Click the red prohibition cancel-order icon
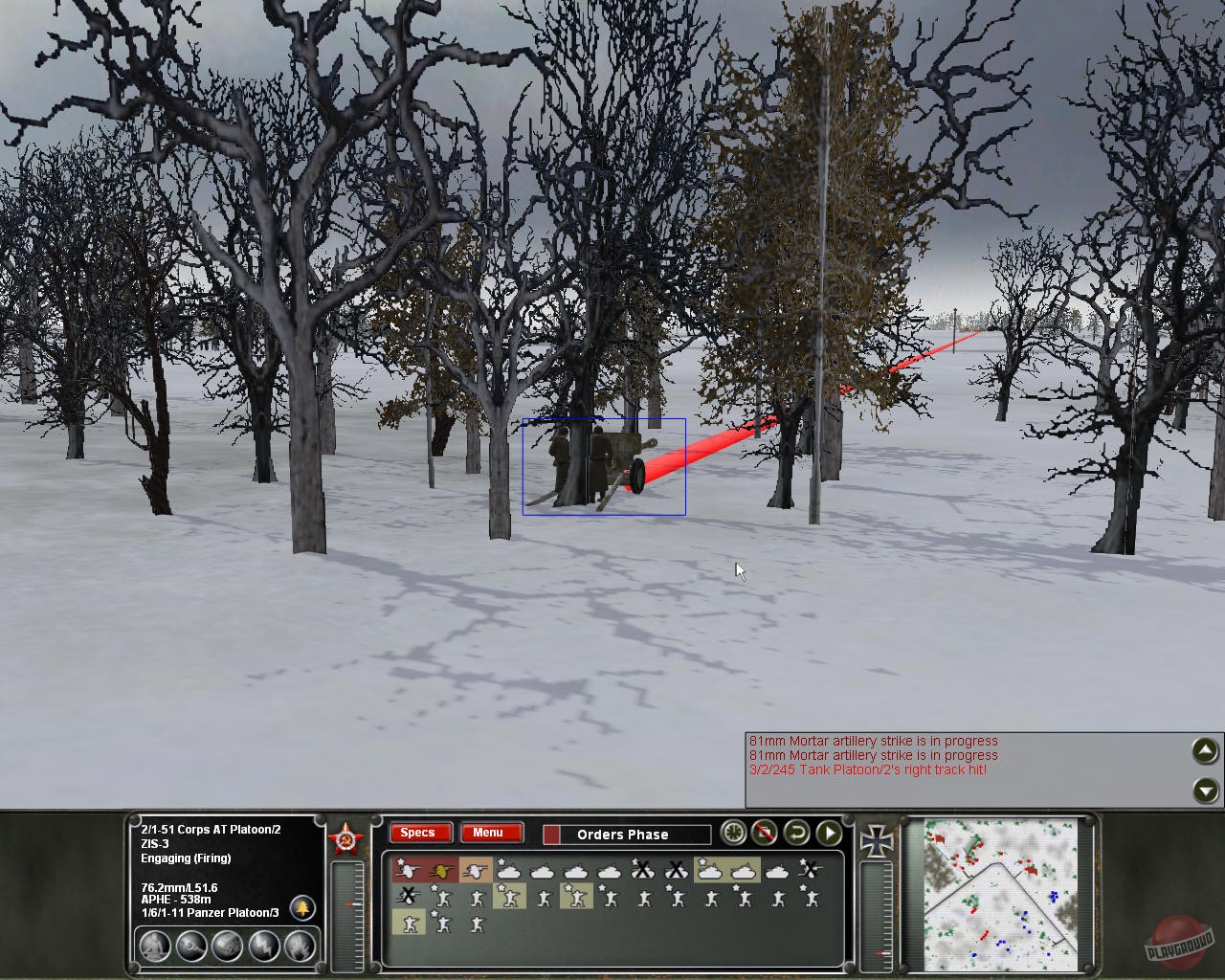The height and width of the screenshot is (980, 1225). click(763, 834)
